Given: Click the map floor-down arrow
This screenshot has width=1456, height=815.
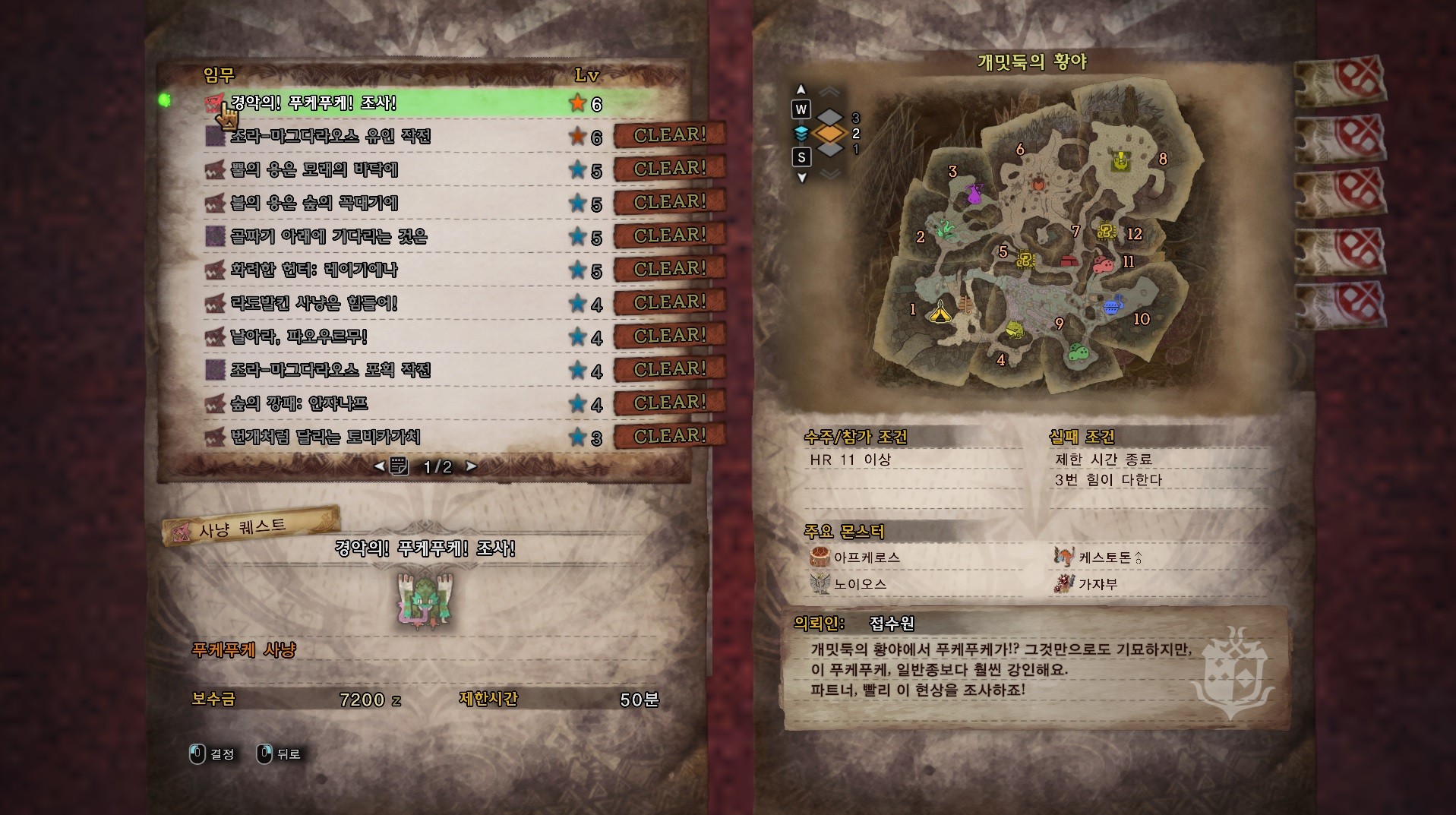Looking at the screenshot, I should [801, 178].
